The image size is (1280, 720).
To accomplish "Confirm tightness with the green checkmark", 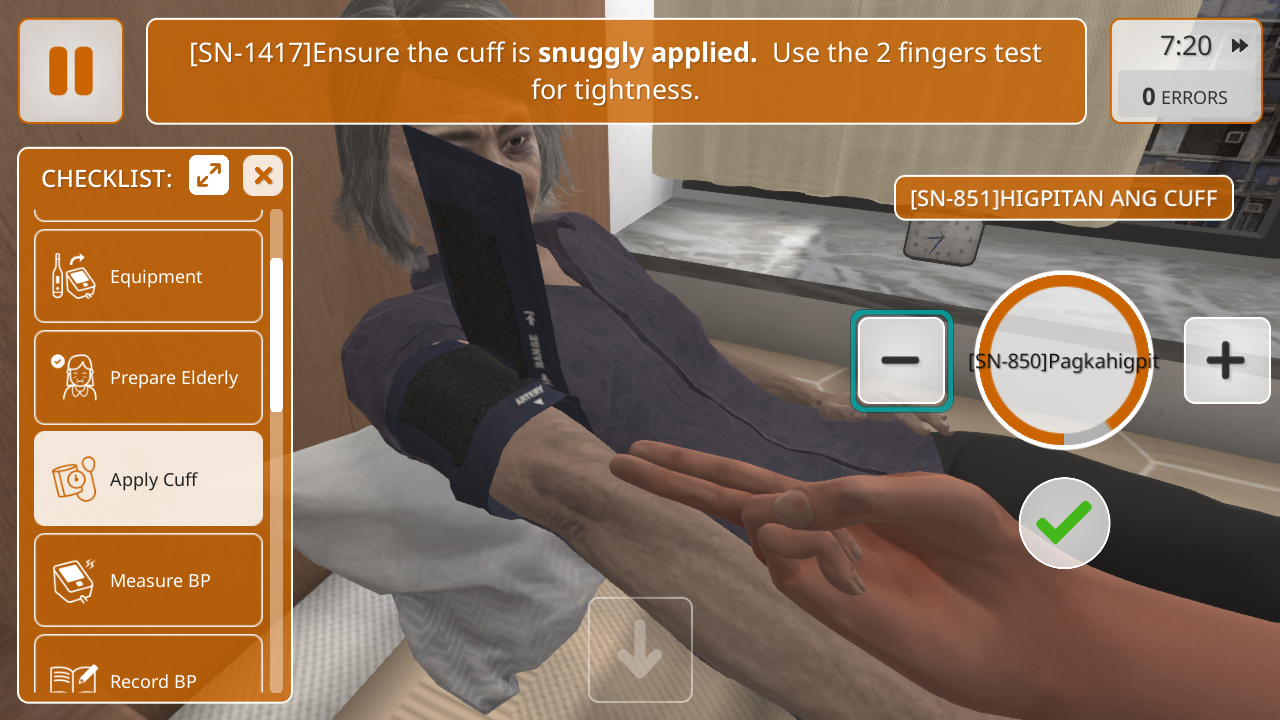I will [1064, 522].
